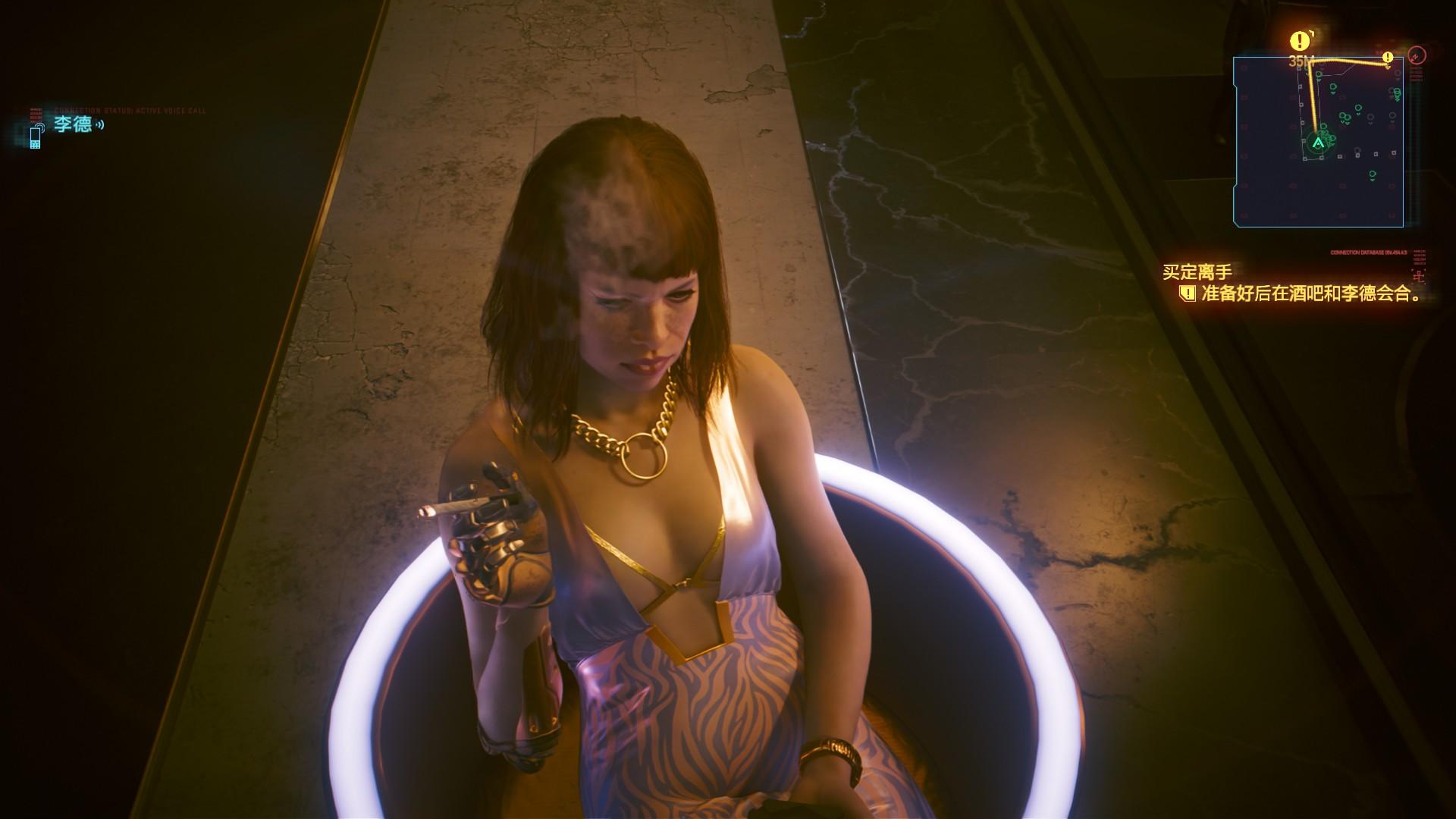Open the active voice call phone icon
Screen dimensions: 1456x819
[36, 136]
